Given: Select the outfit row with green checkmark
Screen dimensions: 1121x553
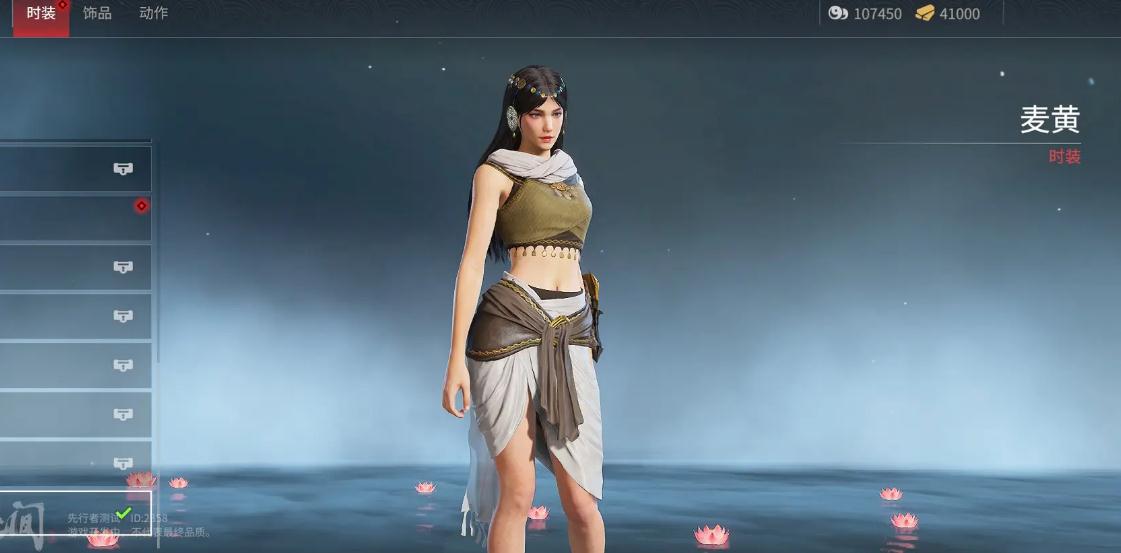Looking at the screenshot, I should [75, 518].
